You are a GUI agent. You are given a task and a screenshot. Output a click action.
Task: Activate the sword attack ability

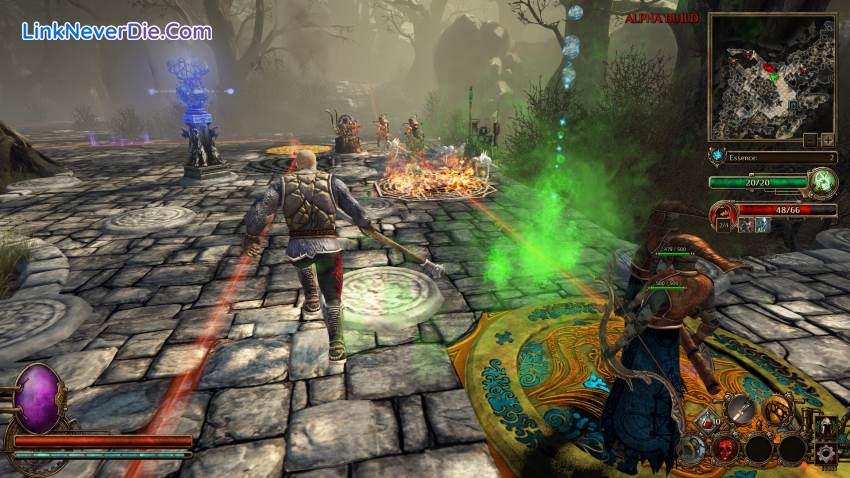point(740,408)
